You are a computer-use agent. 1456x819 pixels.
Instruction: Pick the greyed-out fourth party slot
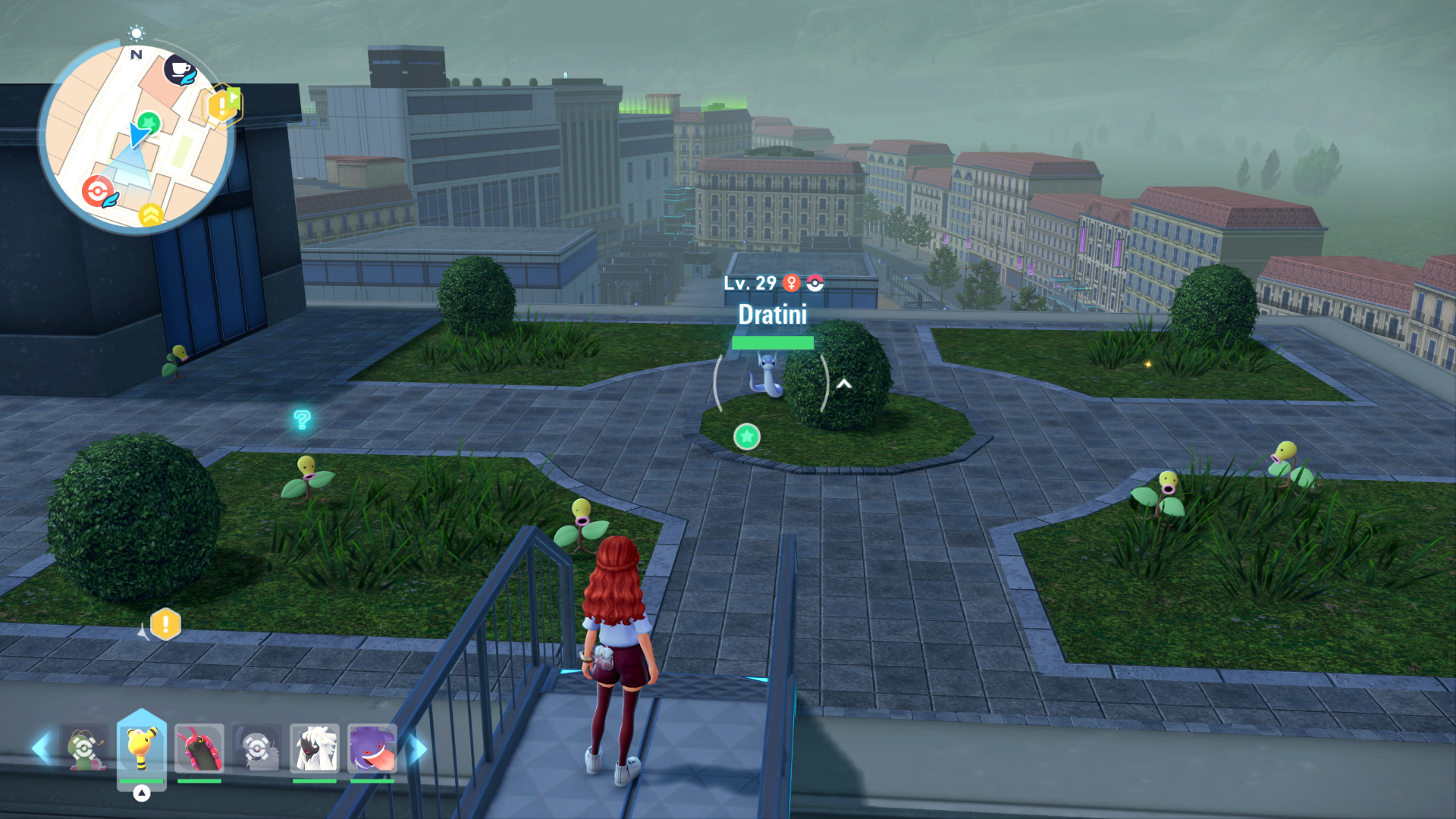click(x=256, y=748)
